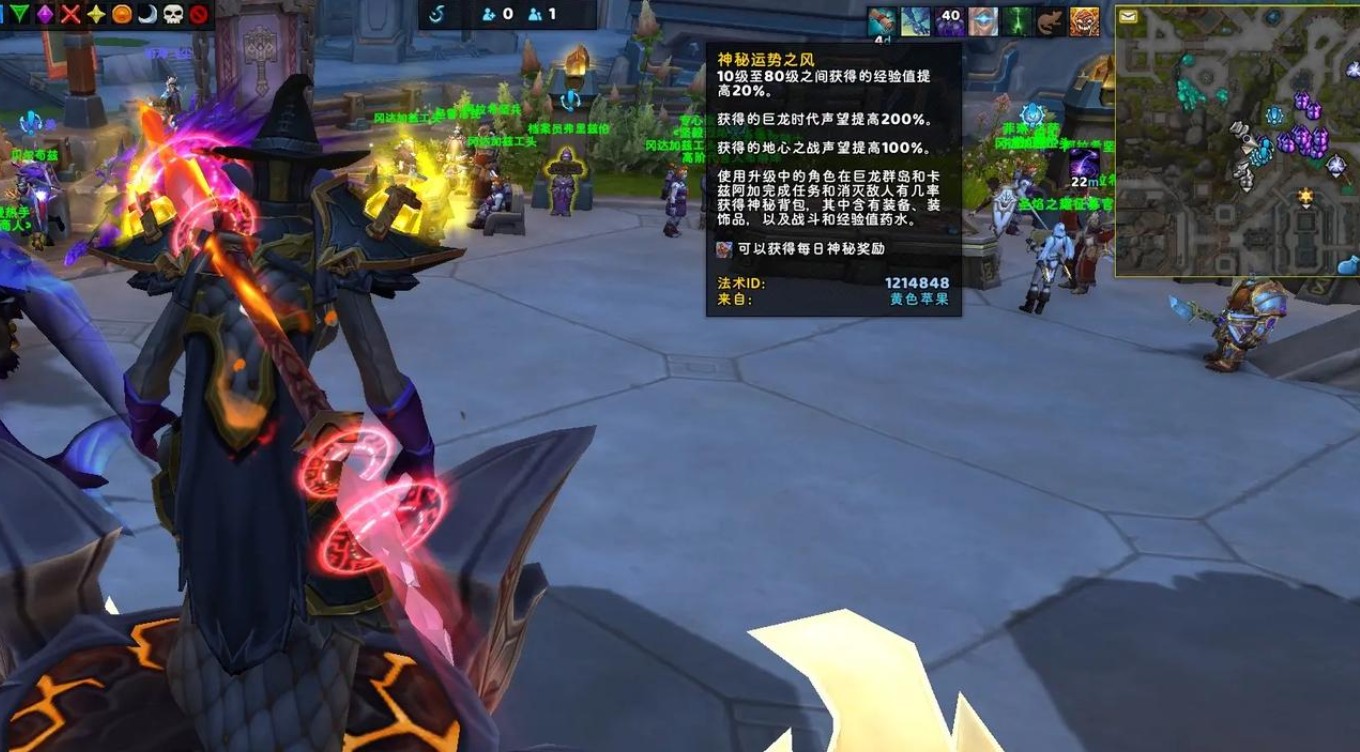
Task: Open the guild members counter showing 1
Action: (x=541, y=14)
